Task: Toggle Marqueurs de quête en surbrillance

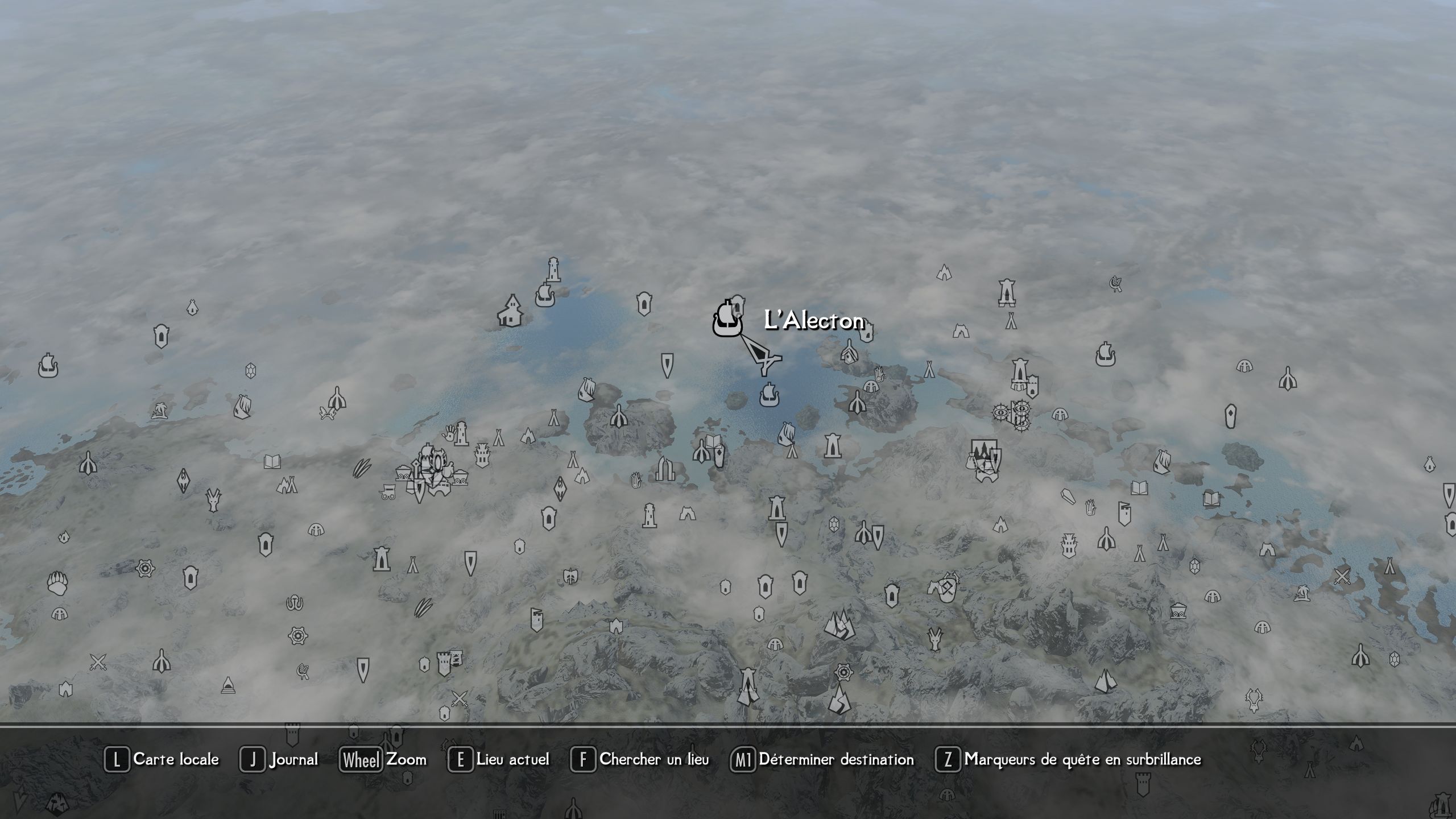Action: pos(1068,760)
